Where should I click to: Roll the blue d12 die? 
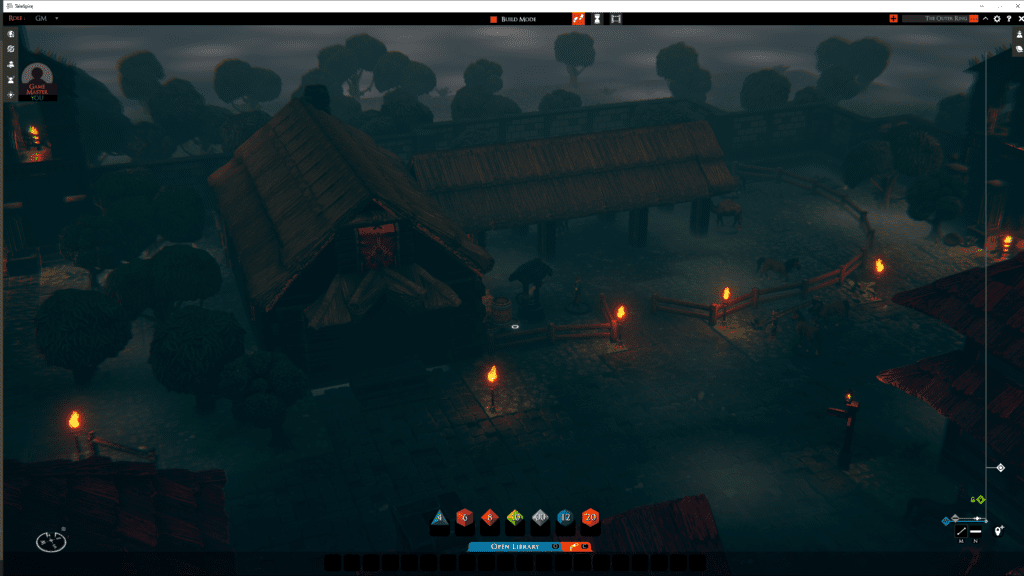(x=565, y=518)
